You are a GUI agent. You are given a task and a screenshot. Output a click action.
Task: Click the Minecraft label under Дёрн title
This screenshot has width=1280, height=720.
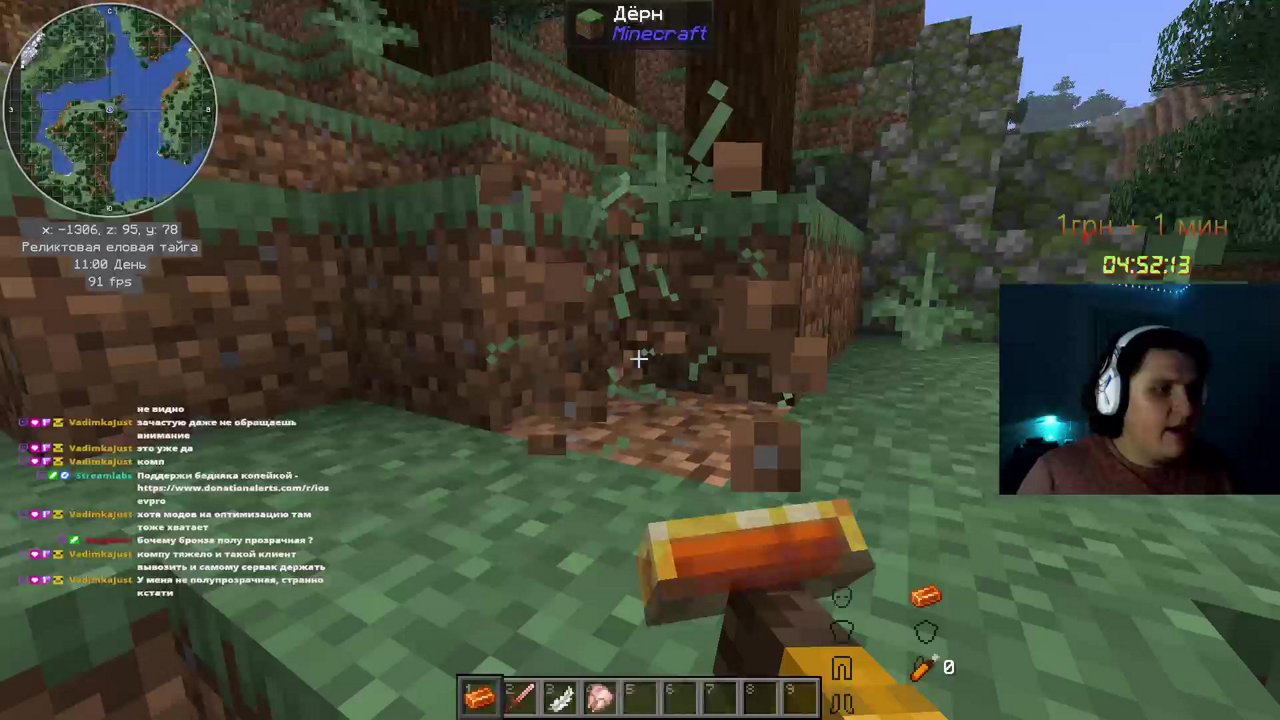pyautogui.click(x=659, y=33)
